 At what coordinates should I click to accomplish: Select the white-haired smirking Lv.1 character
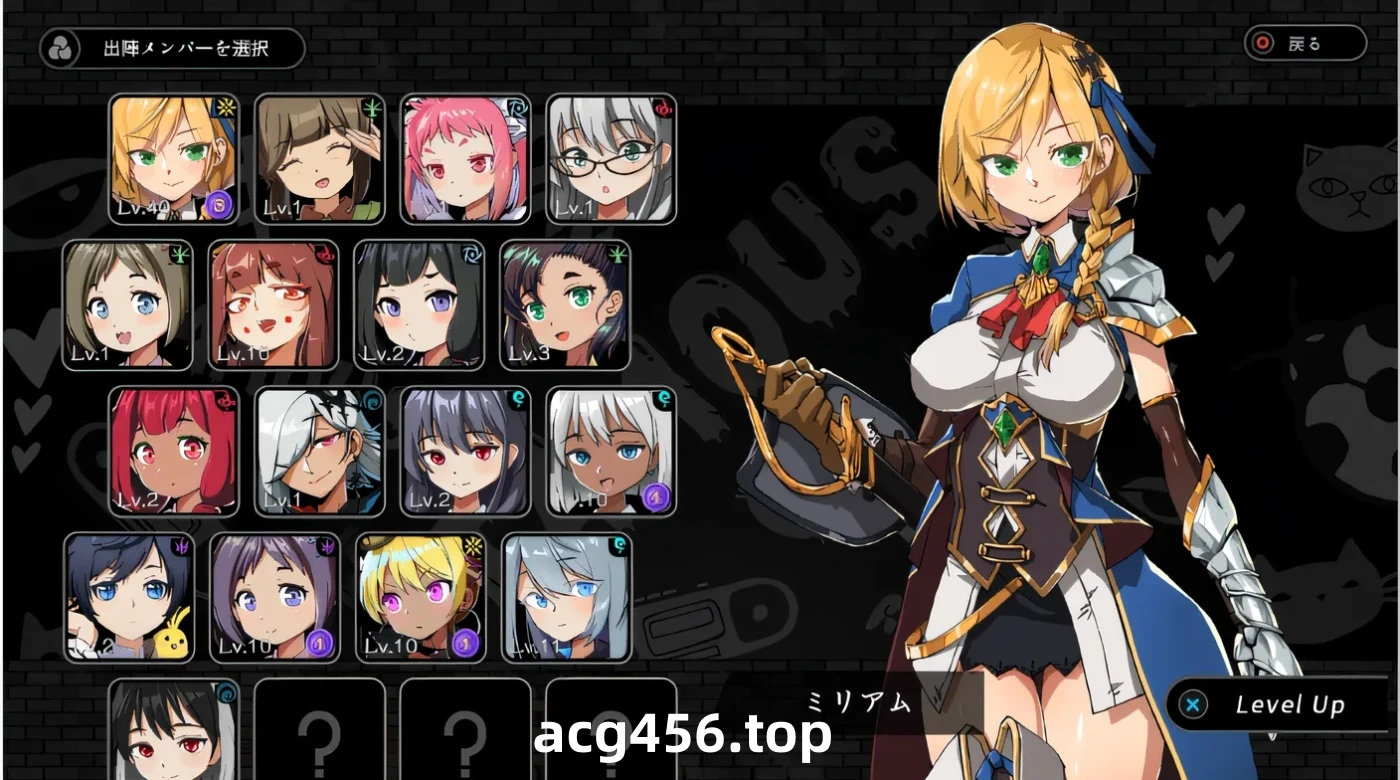click(x=320, y=453)
